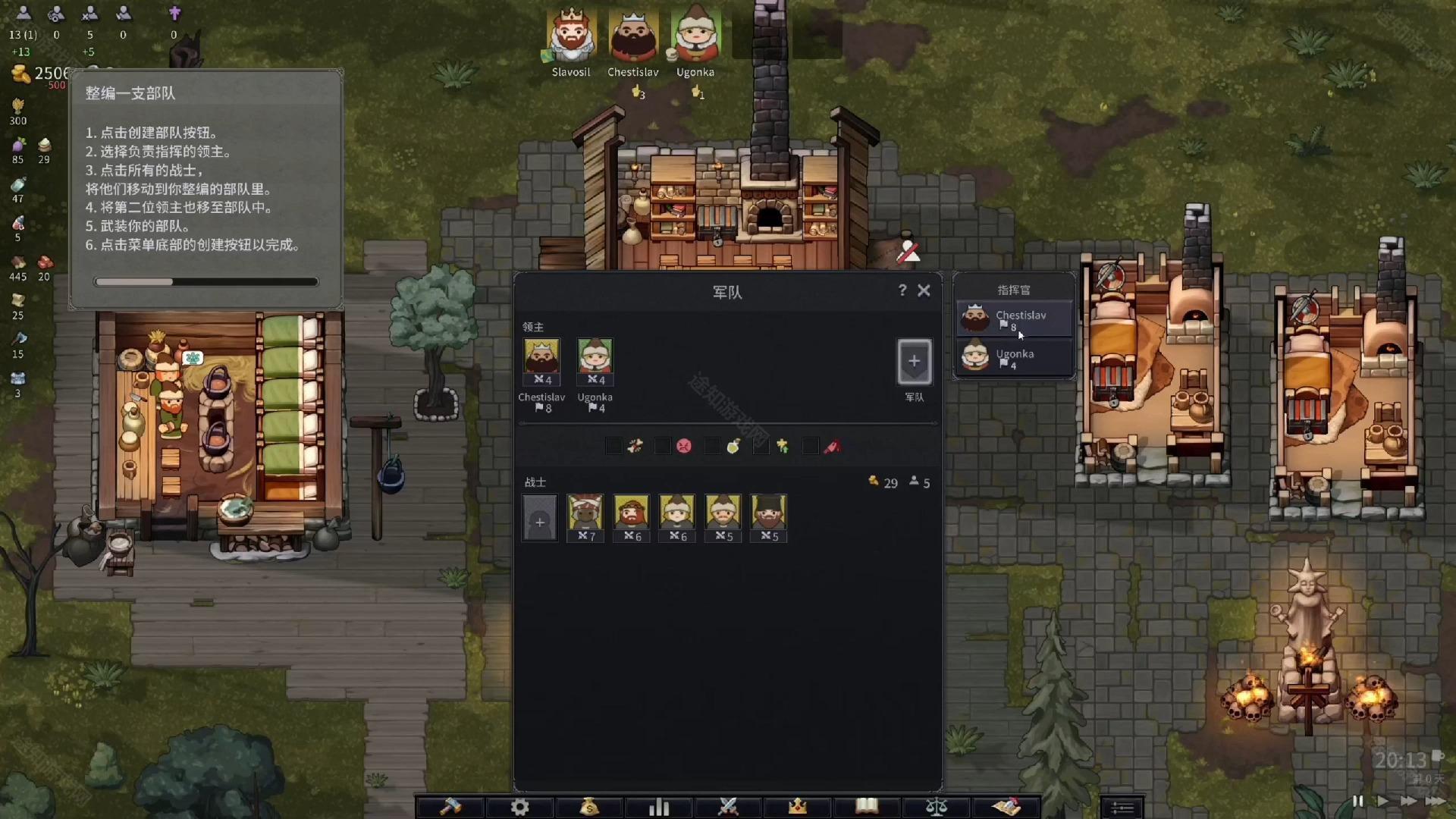The width and height of the screenshot is (1456, 819).
Task: Close the army panel
Action: [924, 290]
